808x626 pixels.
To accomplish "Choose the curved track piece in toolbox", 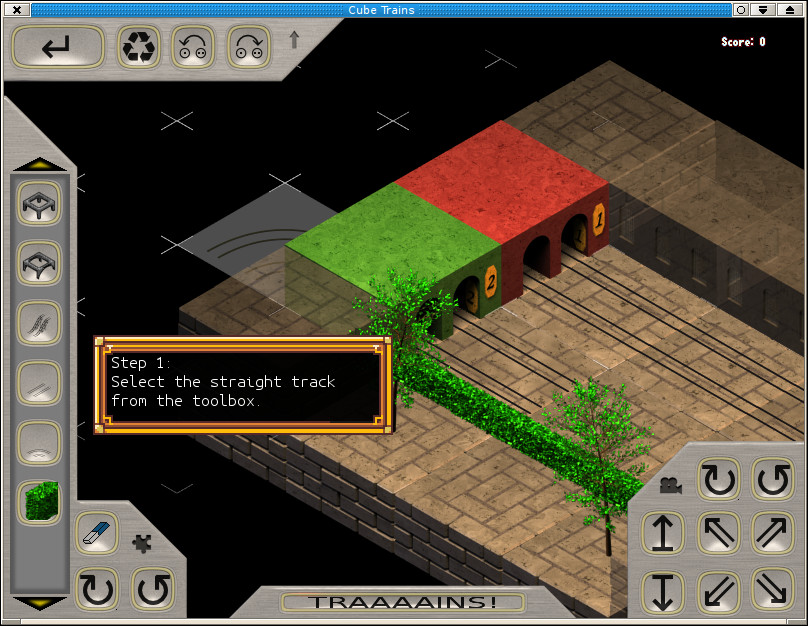I will [39, 442].
